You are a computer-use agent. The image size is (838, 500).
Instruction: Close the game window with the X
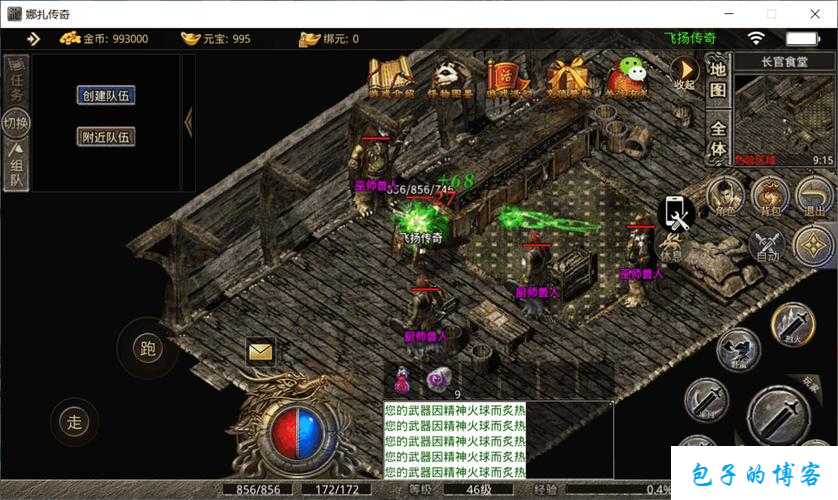click(x=811, y=14)
